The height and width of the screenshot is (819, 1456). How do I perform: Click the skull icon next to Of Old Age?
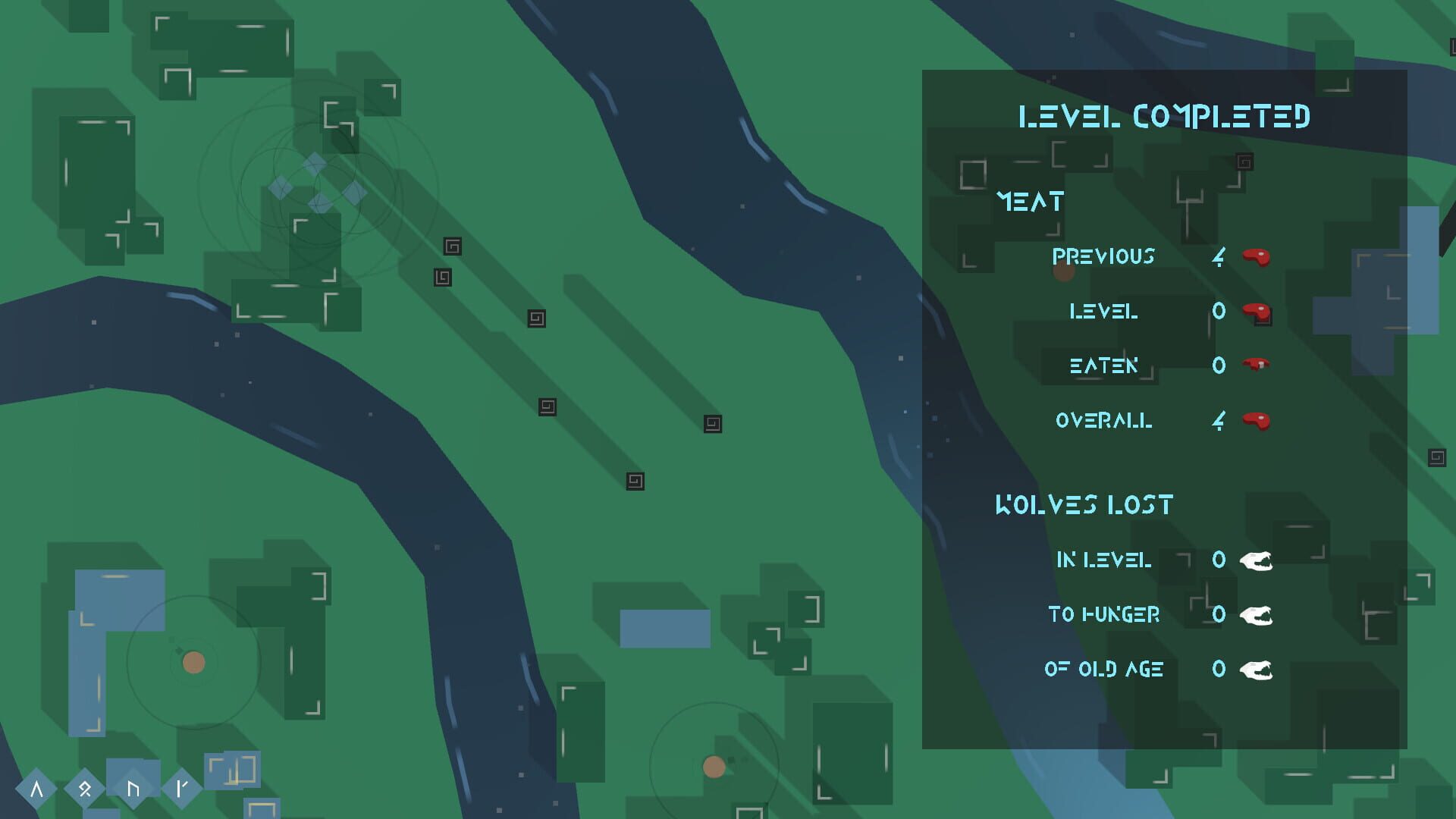(x=1255, y=670)
